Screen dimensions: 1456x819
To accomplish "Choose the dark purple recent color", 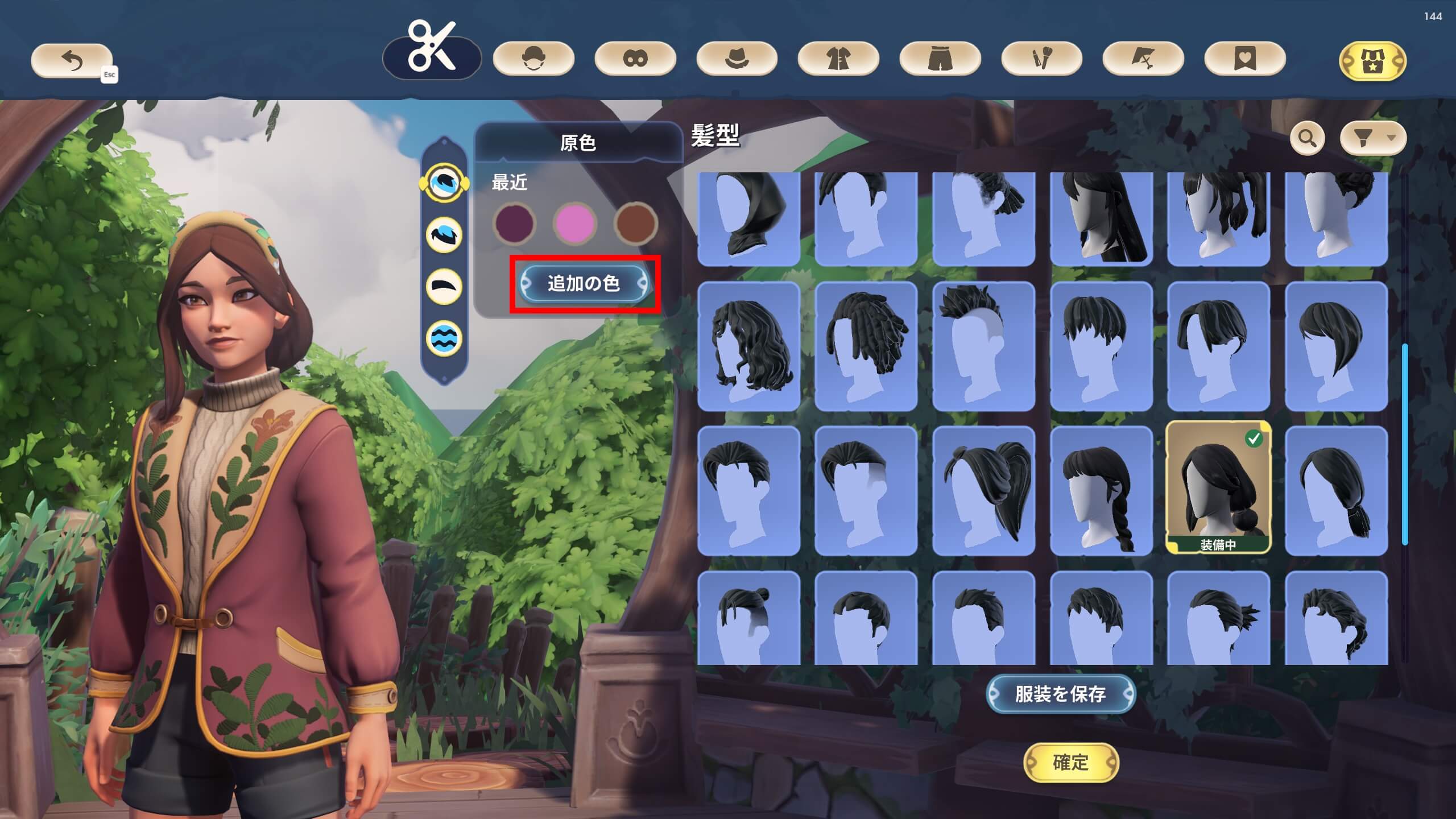I will (514, 222).
